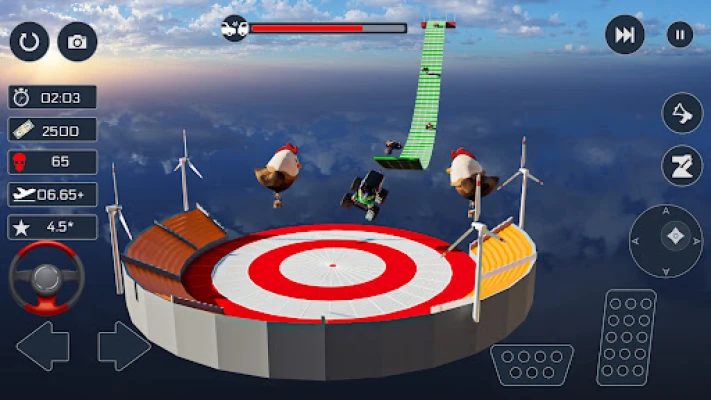
Task: Activate the fast-forward skip button
Action: pos(624,36)
